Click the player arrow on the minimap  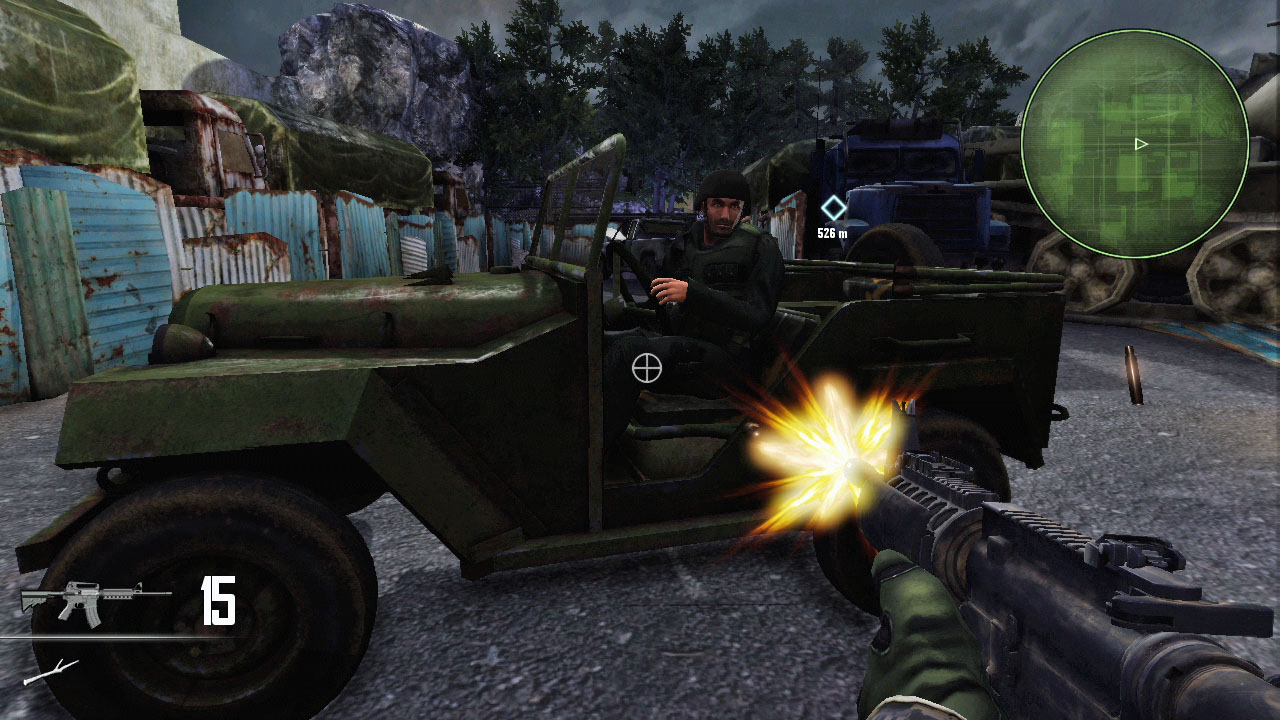[x=1141, y=144]
